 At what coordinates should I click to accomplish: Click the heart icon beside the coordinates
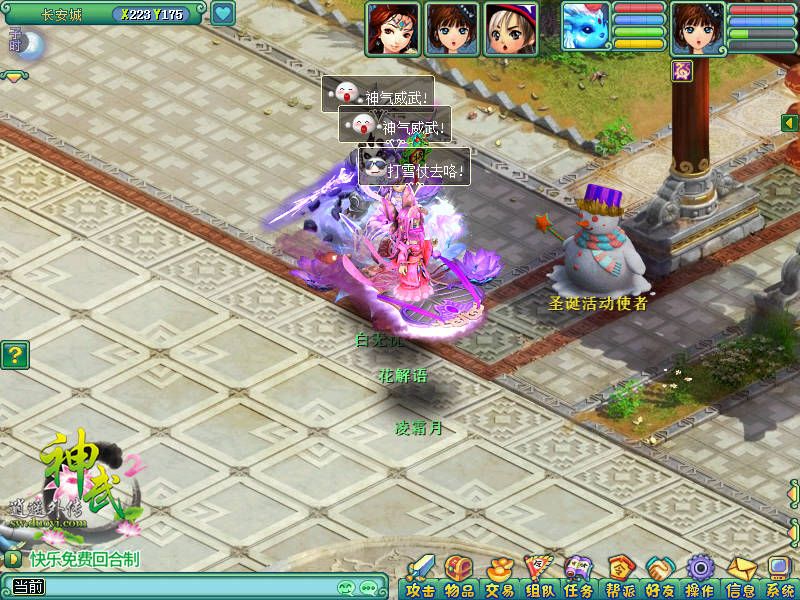tap(223, 14)
